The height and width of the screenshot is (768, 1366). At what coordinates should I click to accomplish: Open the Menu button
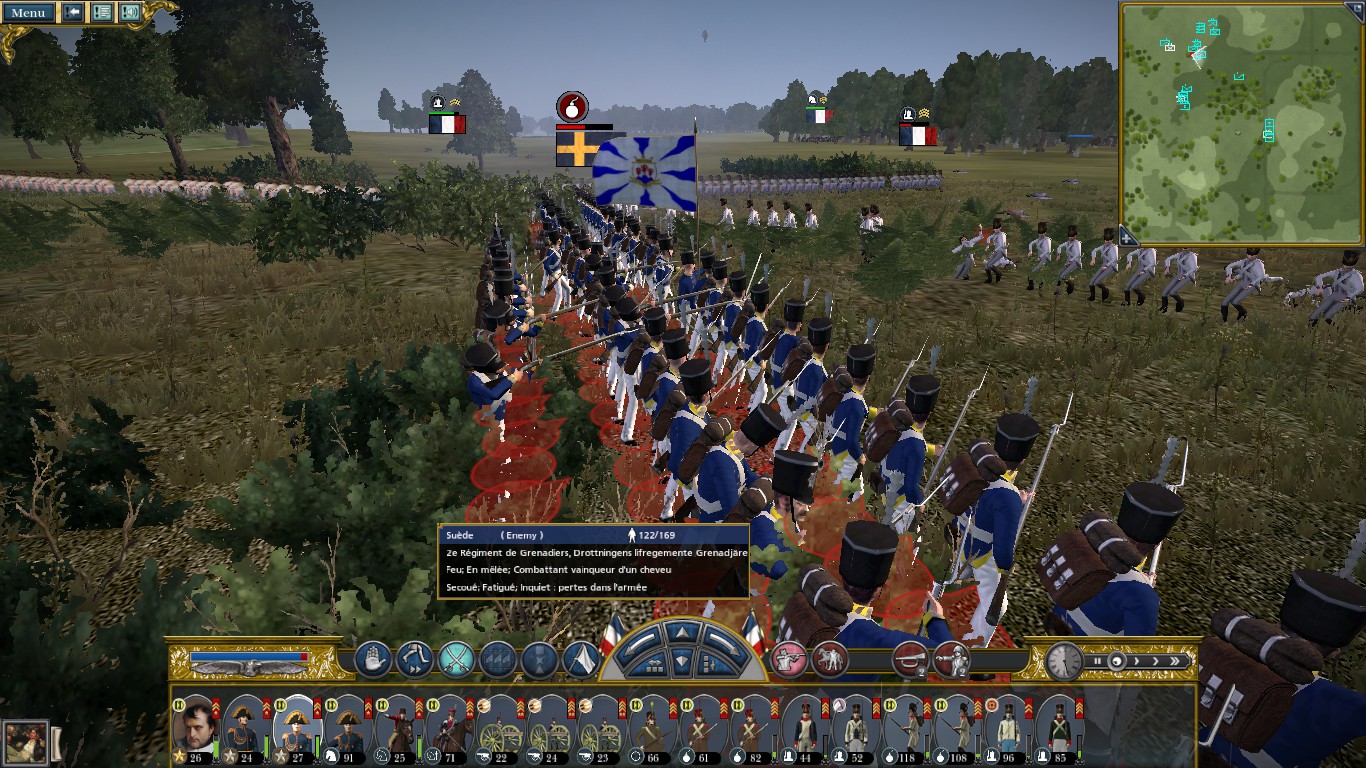[x=28, y=13]
